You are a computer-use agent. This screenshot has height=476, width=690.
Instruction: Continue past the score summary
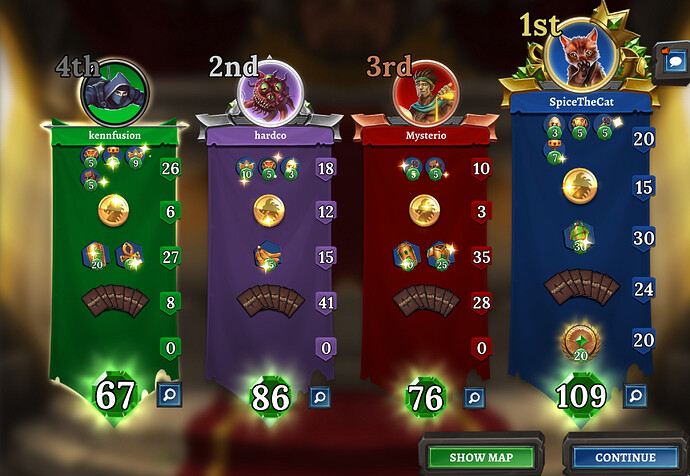pos(625,457)
